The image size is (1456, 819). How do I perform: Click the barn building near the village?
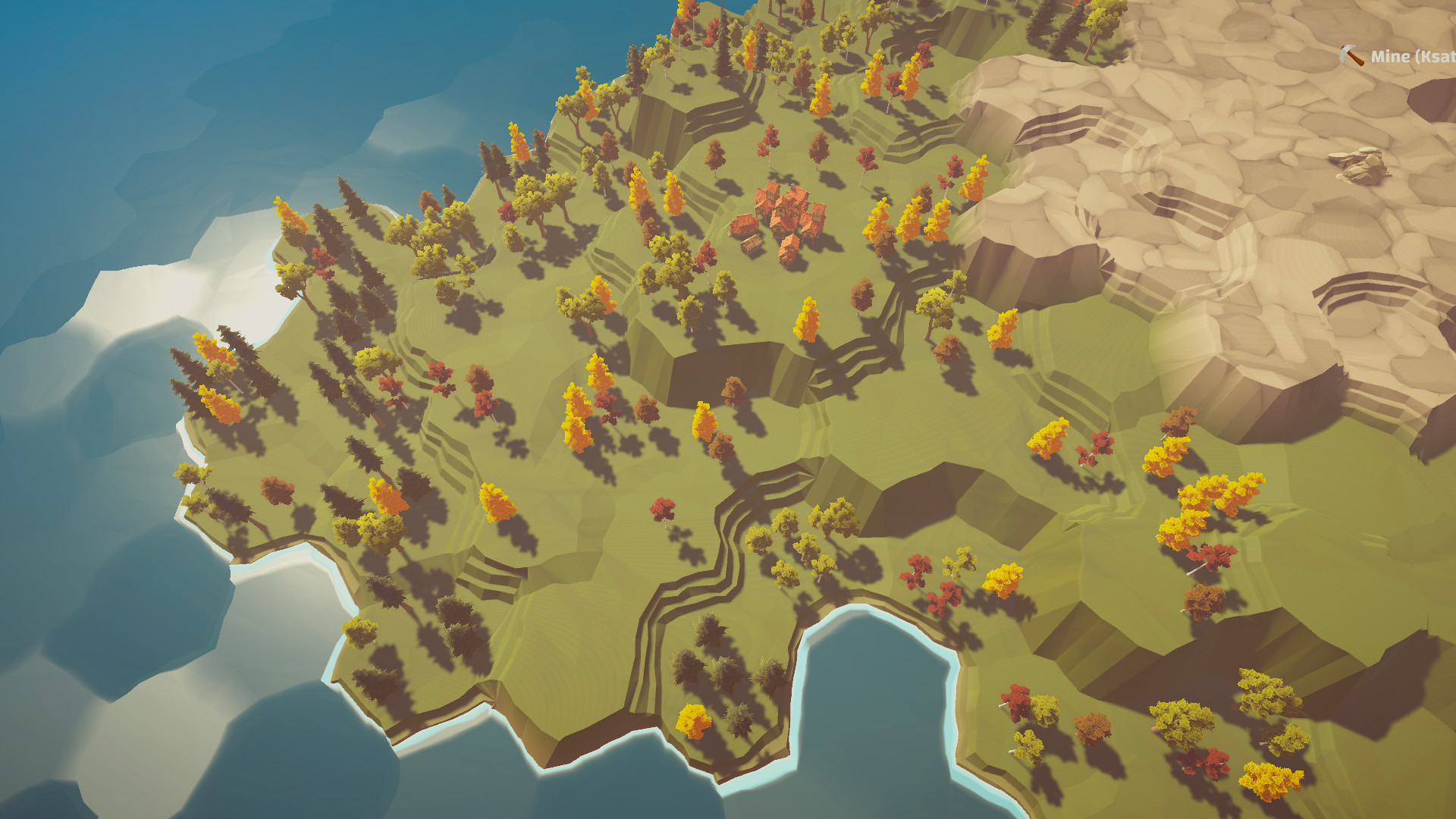pyautogui.click(x=752, y=246)
